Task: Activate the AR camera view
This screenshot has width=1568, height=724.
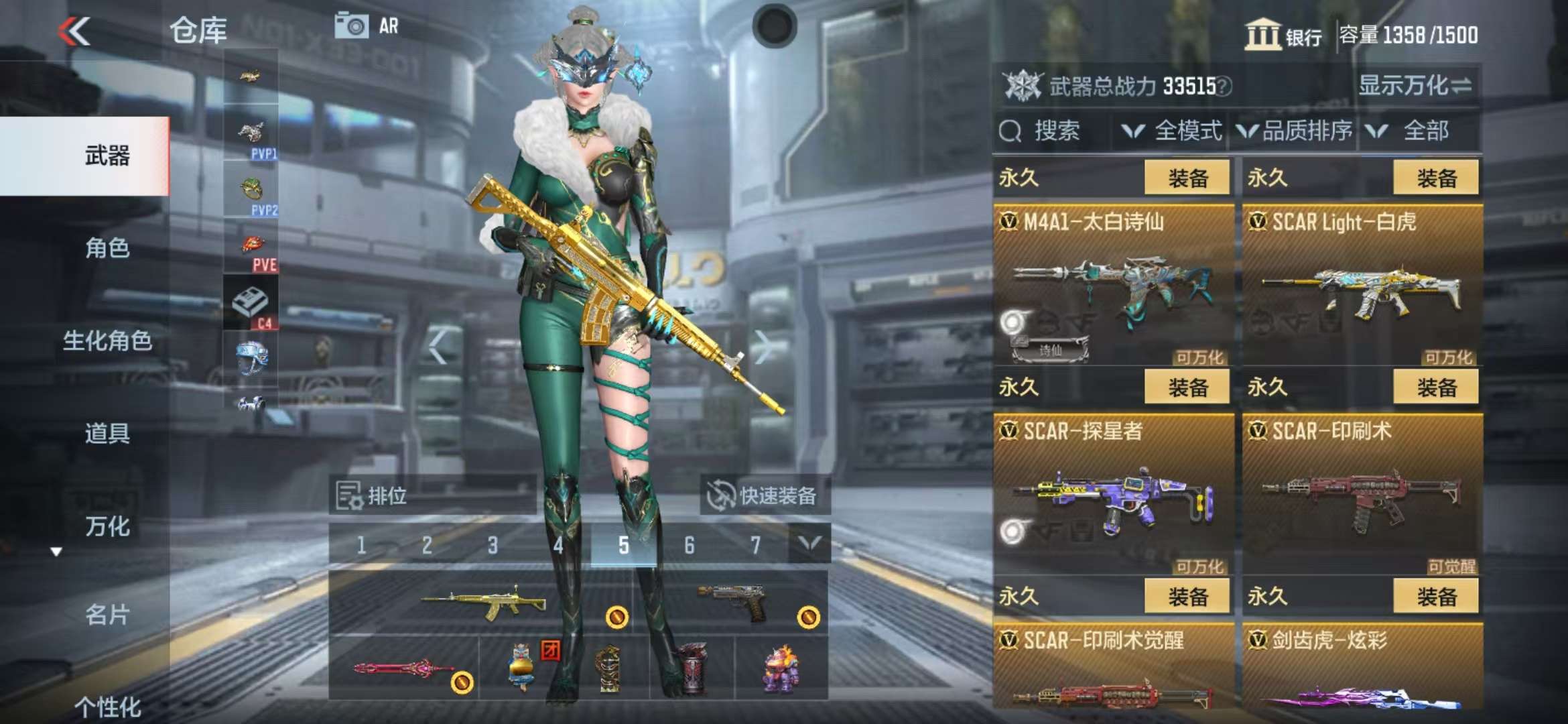Action: point(366,26)
